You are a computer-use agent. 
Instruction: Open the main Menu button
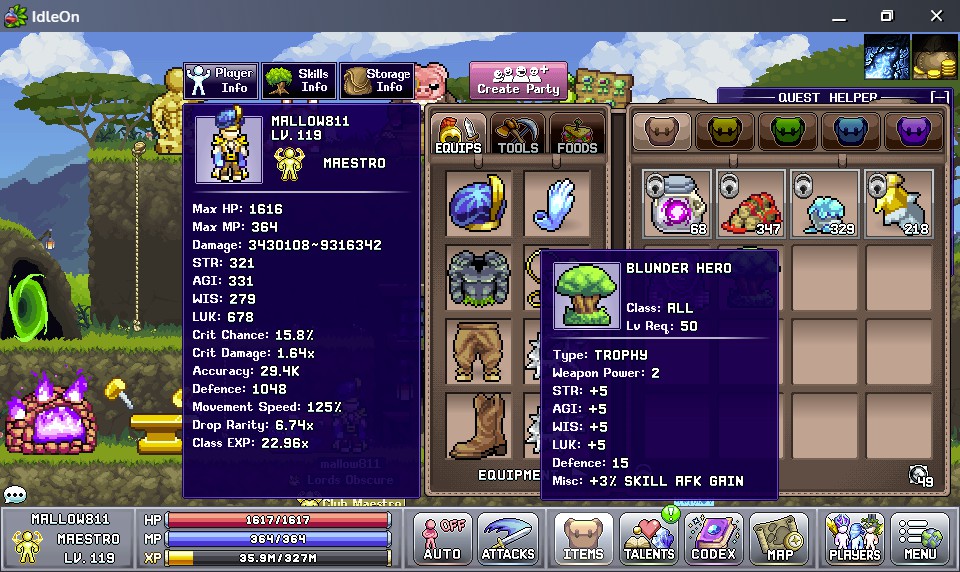coord(920,539)
